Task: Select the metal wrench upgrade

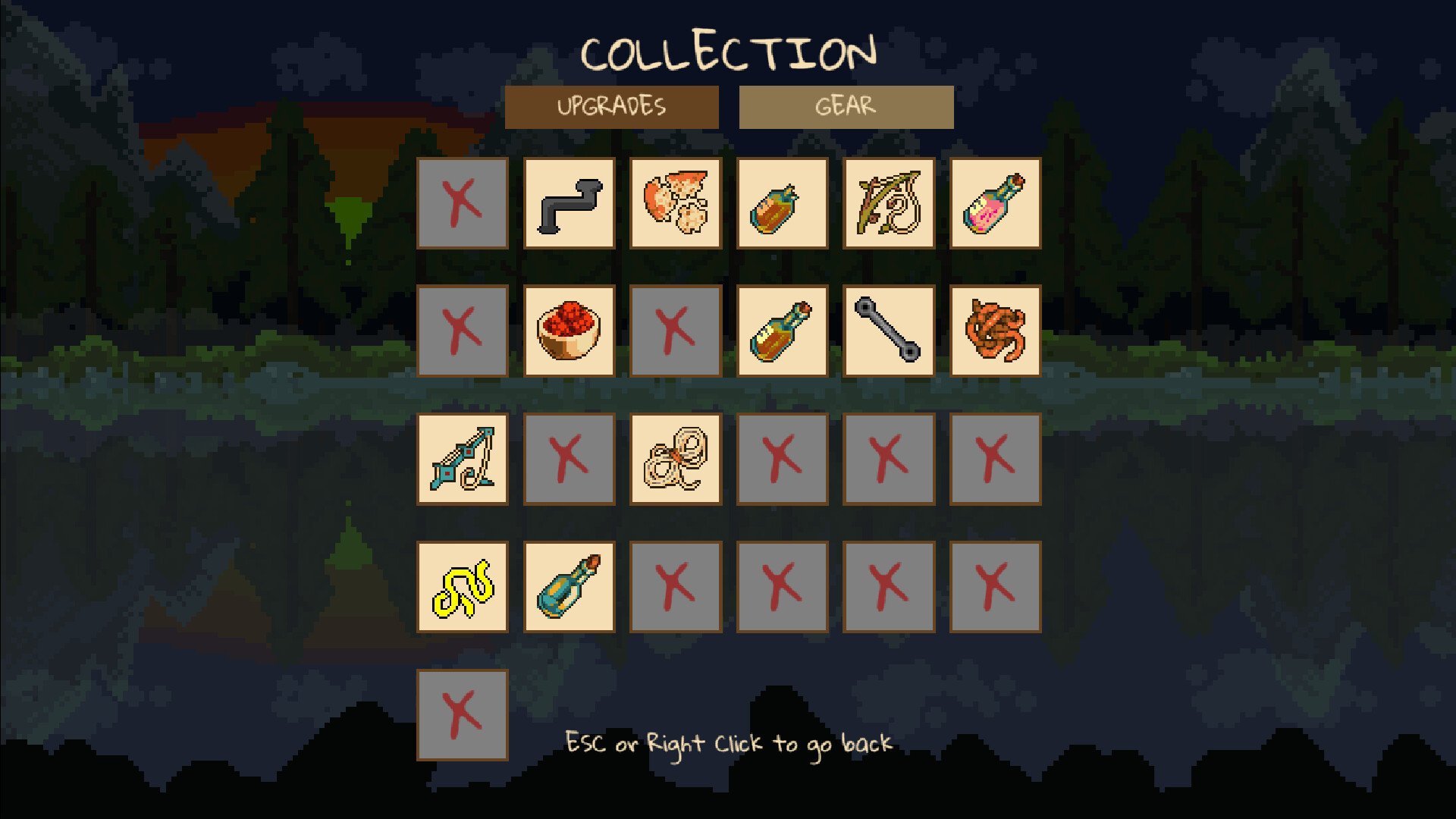Action: point(889,331)
